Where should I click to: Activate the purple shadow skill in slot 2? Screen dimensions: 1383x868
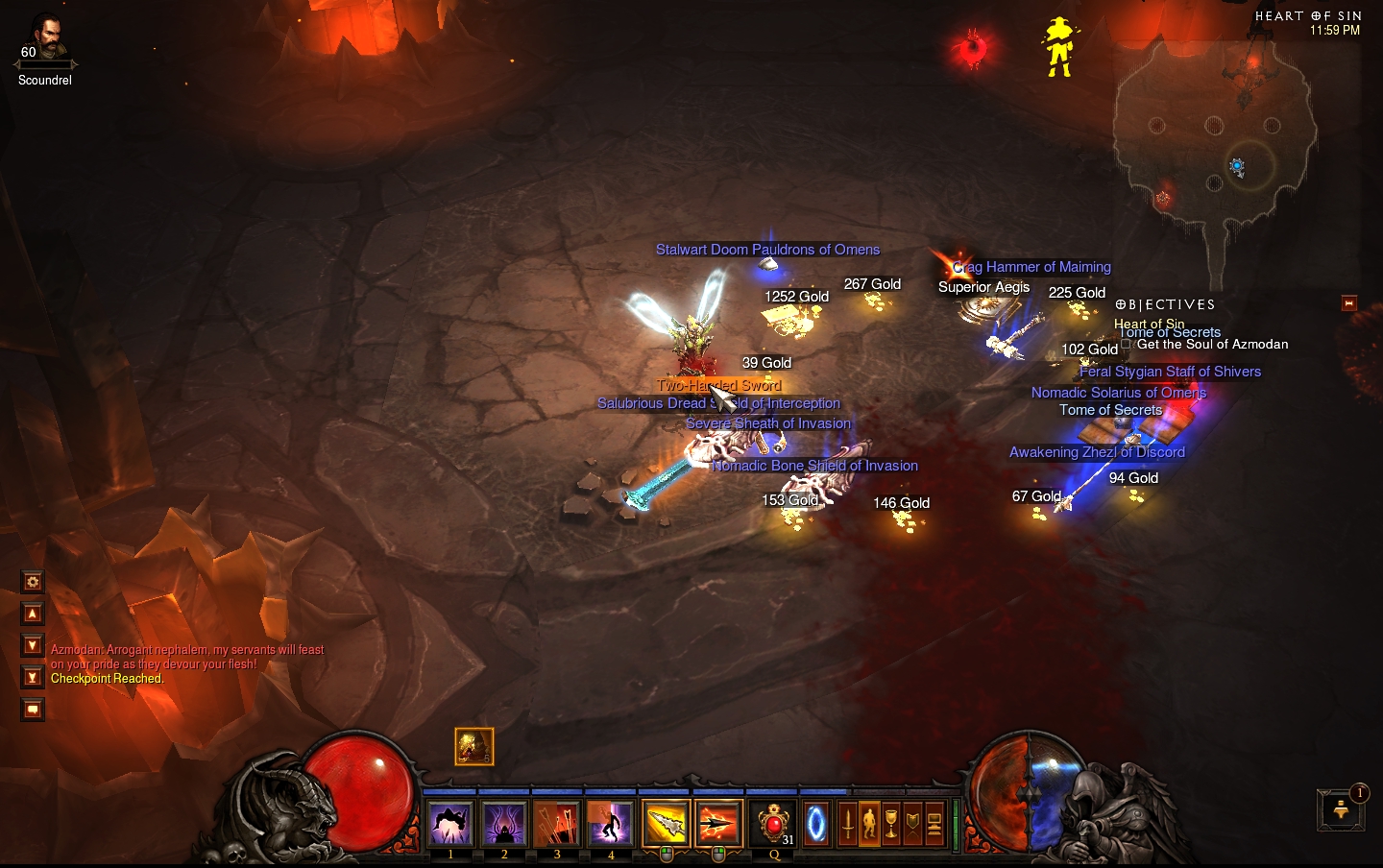[x=504, y=824]
